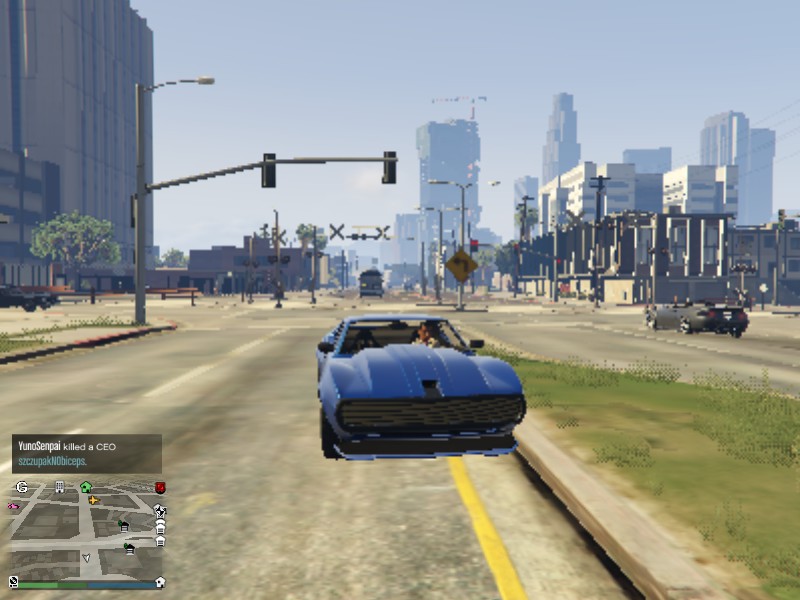
Task: Select the G marker on the minimap
Action: click(22, 487)
